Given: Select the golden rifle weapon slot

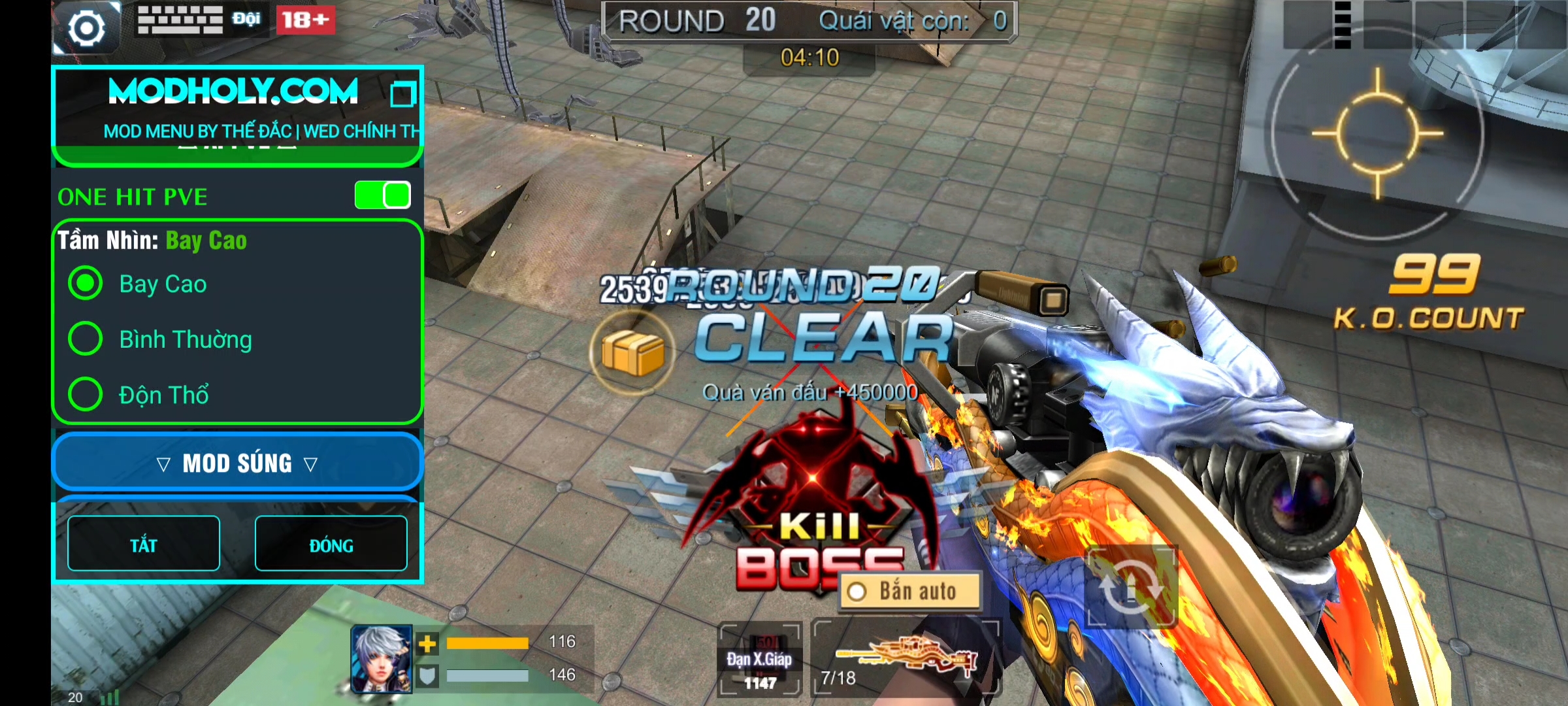Looking at the screenshot, I should tap(906, 658).
